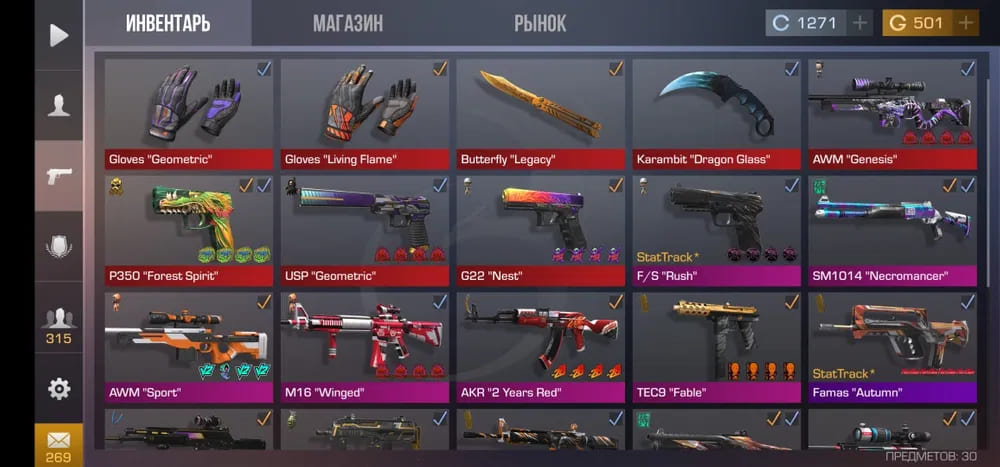Open the mail envelope with 269 messages

click(59, 443)
